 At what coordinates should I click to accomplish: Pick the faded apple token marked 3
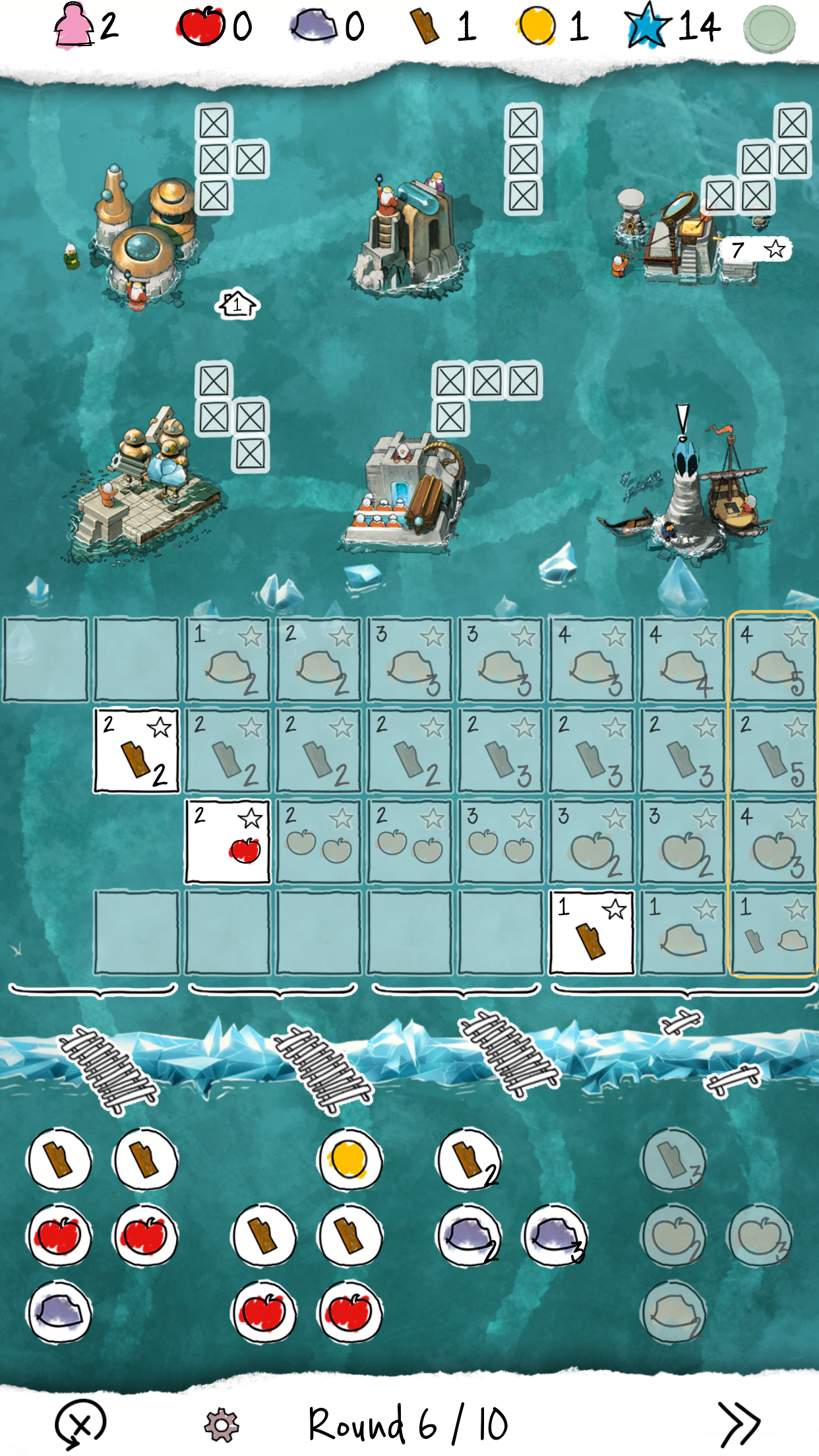coord(760,1236)
